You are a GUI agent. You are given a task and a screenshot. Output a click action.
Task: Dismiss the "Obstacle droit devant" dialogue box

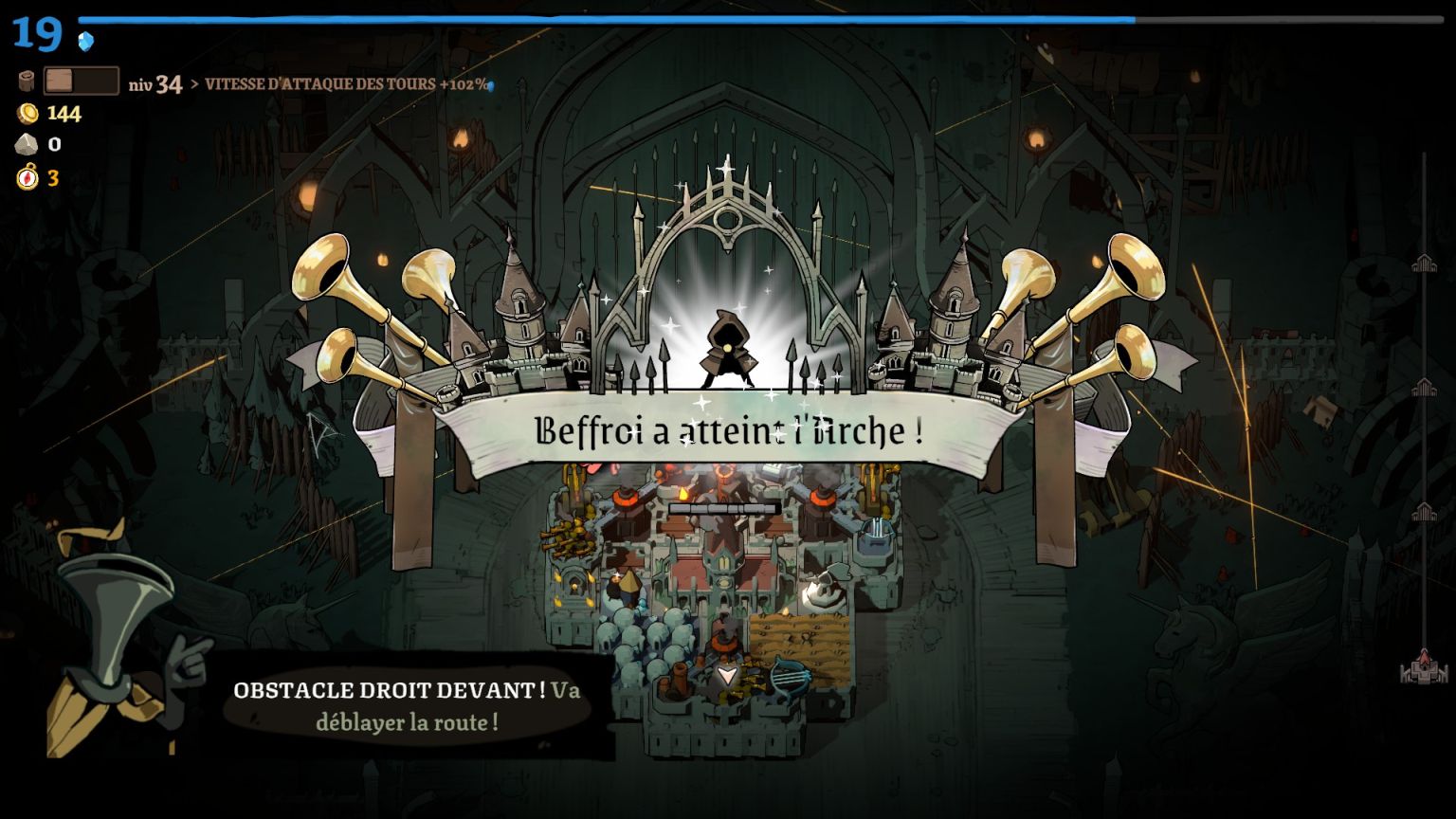[x=408, y=704]
